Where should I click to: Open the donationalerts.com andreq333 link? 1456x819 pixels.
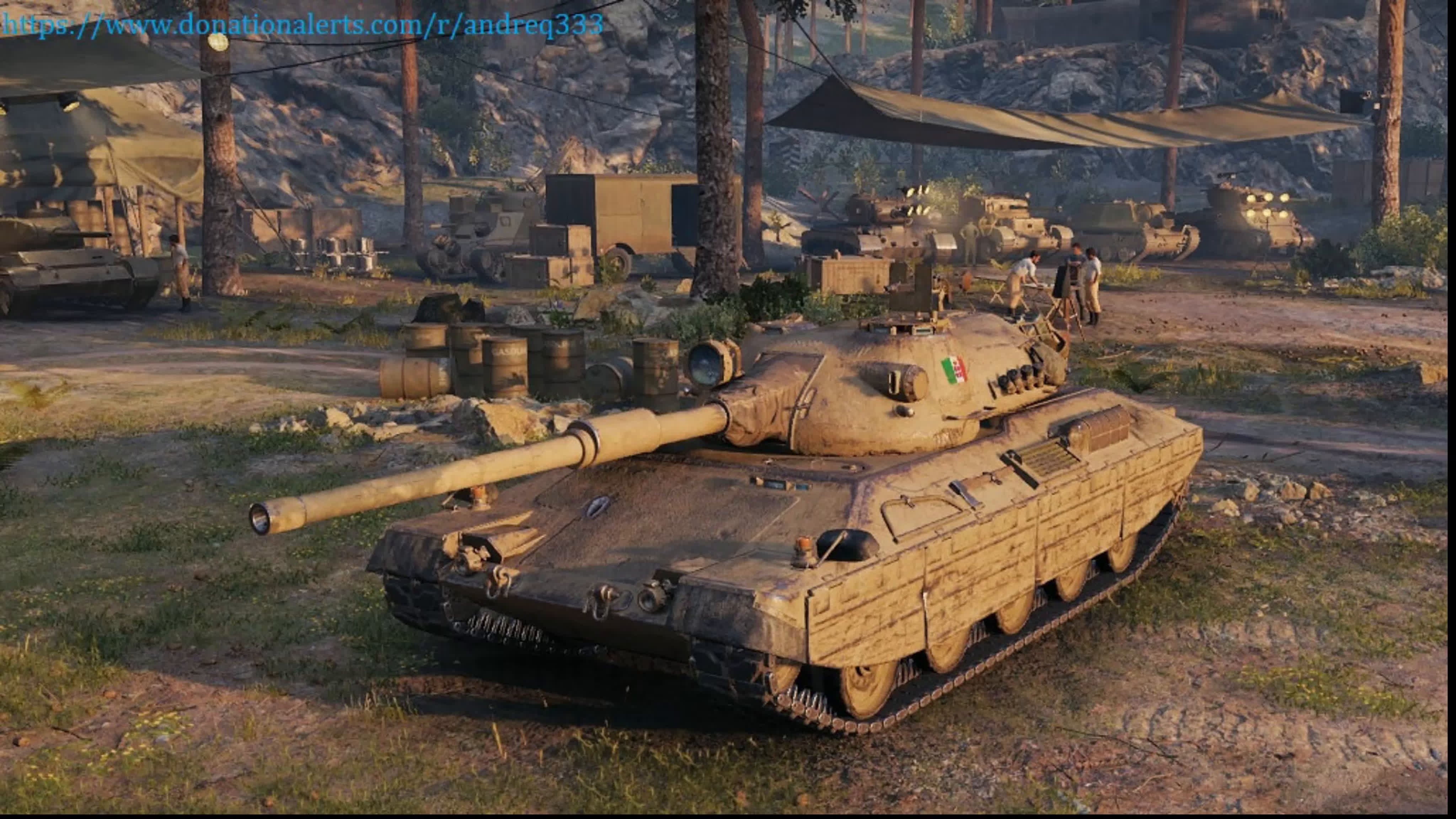pyautogui.click(x=303, y=26)
